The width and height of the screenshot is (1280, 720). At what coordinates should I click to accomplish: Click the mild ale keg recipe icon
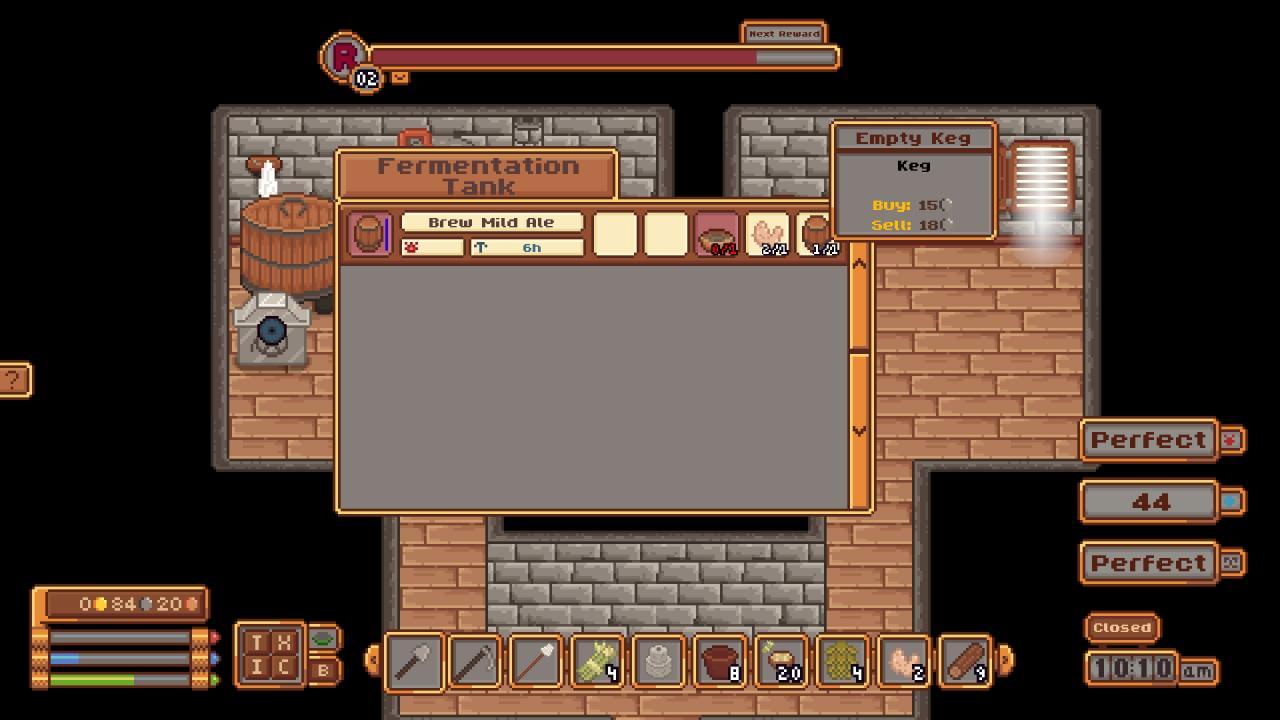(369, 234)
